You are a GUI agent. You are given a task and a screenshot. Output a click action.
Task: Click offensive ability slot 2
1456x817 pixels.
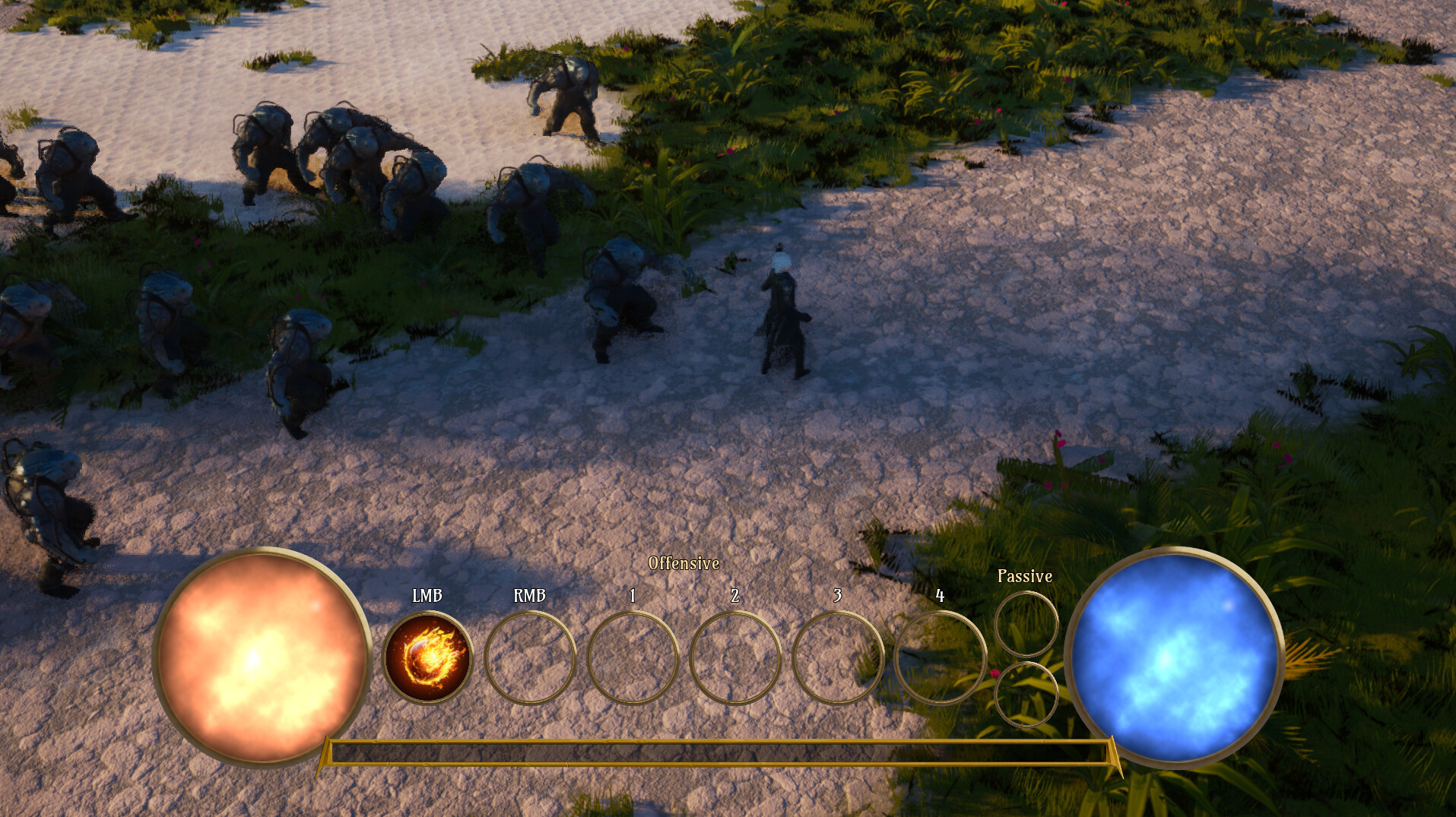tap(736, 658)
